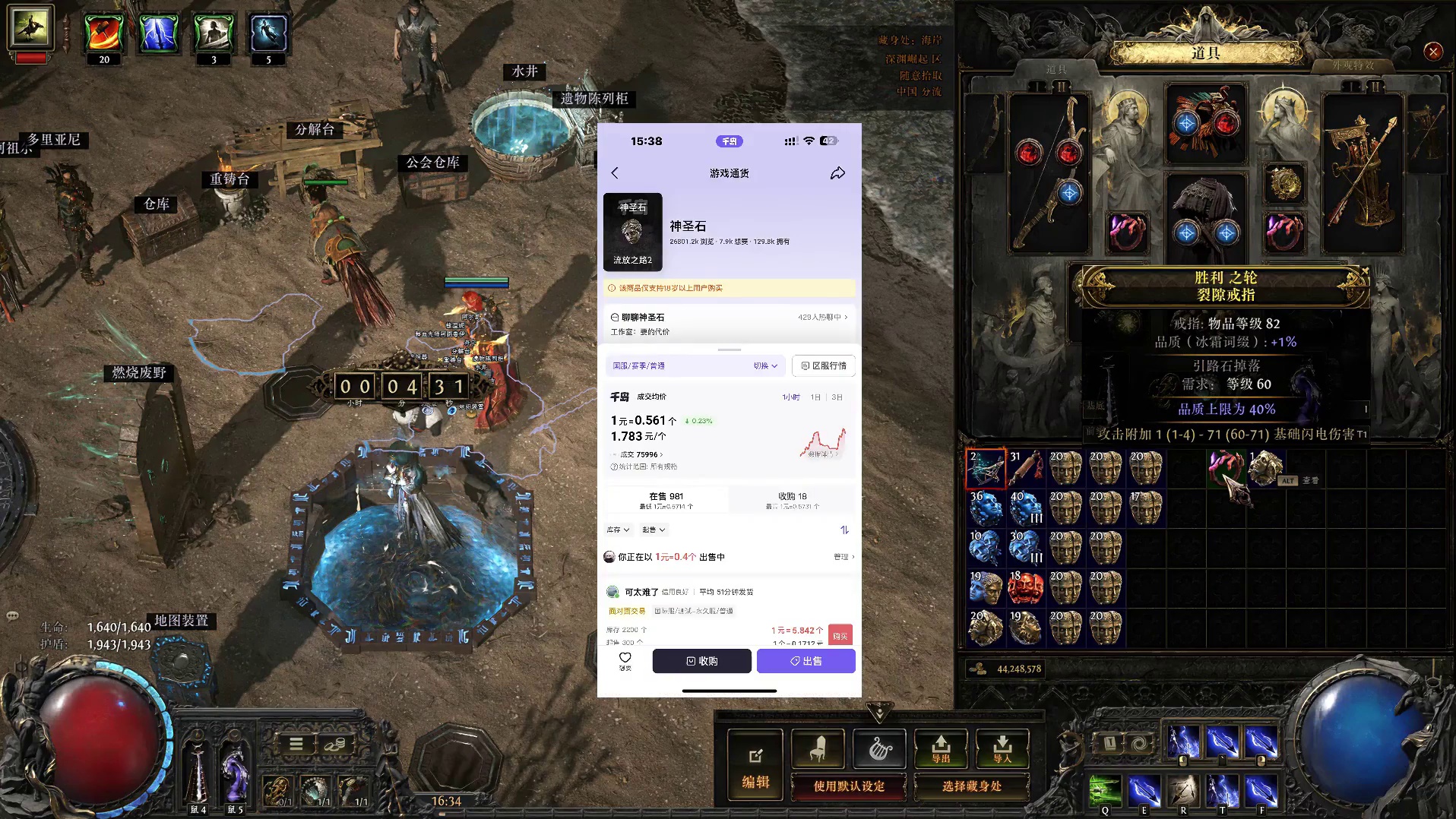Select the red mask item stack
The width and height of the screenshot is (1456, 819).
pyautogui.click(x=1025, y=587)
